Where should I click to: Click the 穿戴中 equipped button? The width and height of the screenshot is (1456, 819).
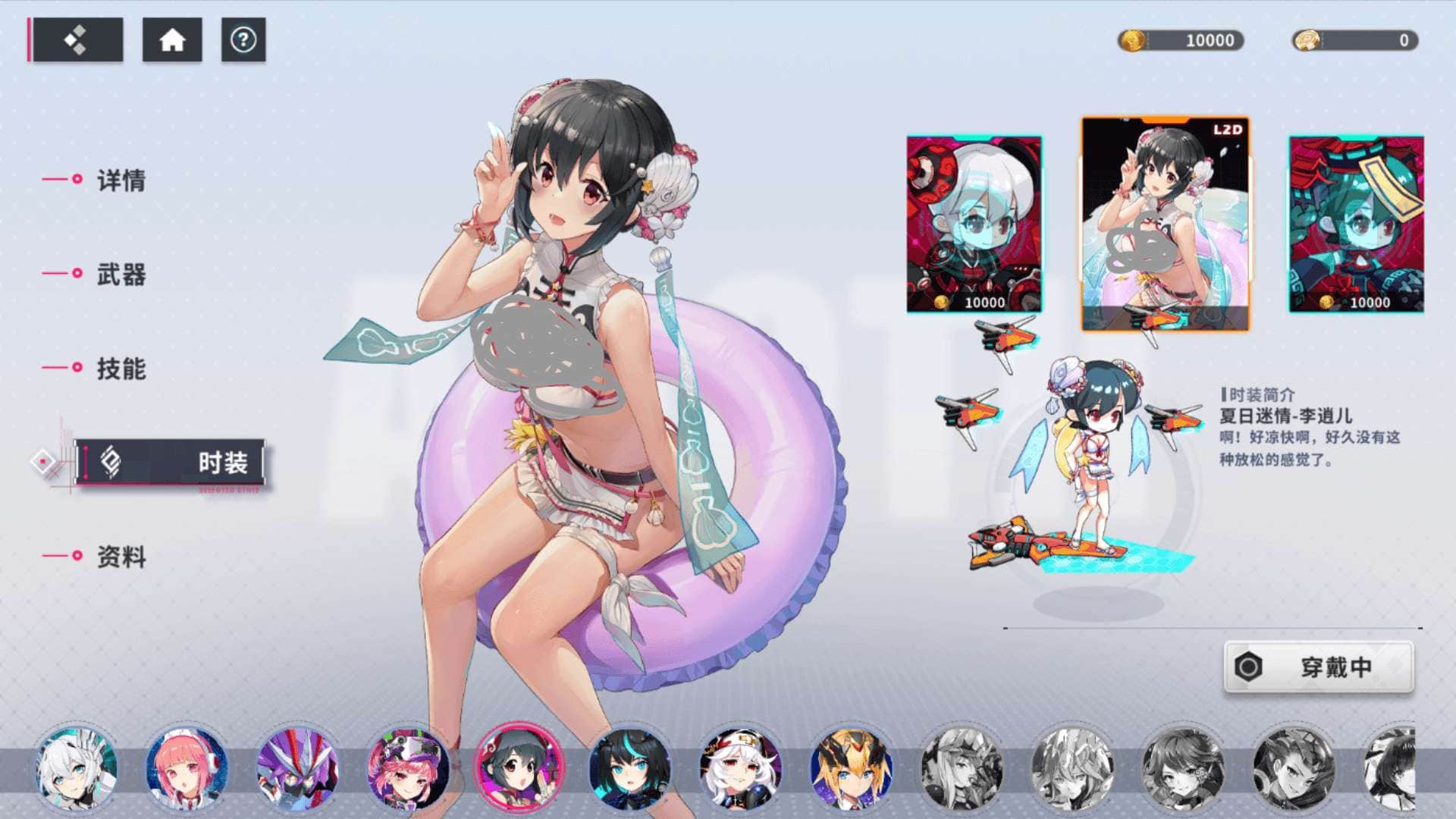tap(1319, 667)
